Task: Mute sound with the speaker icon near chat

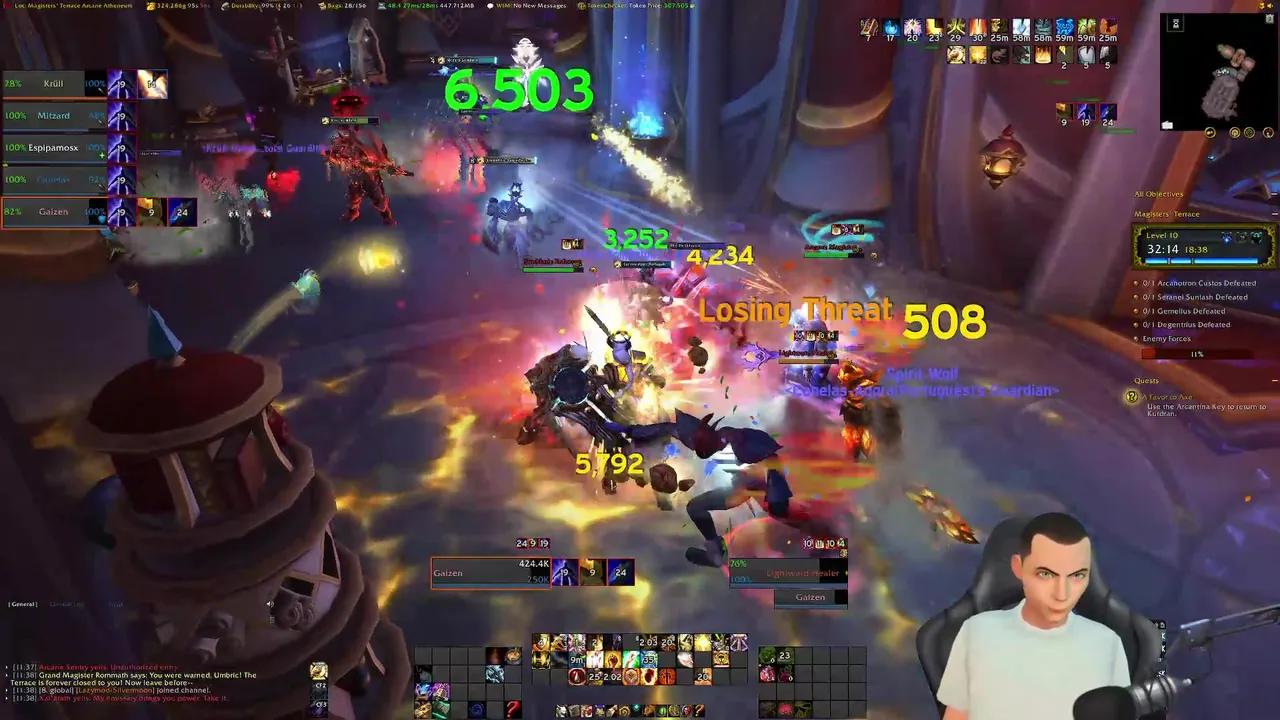Action: tap(269, 603)
